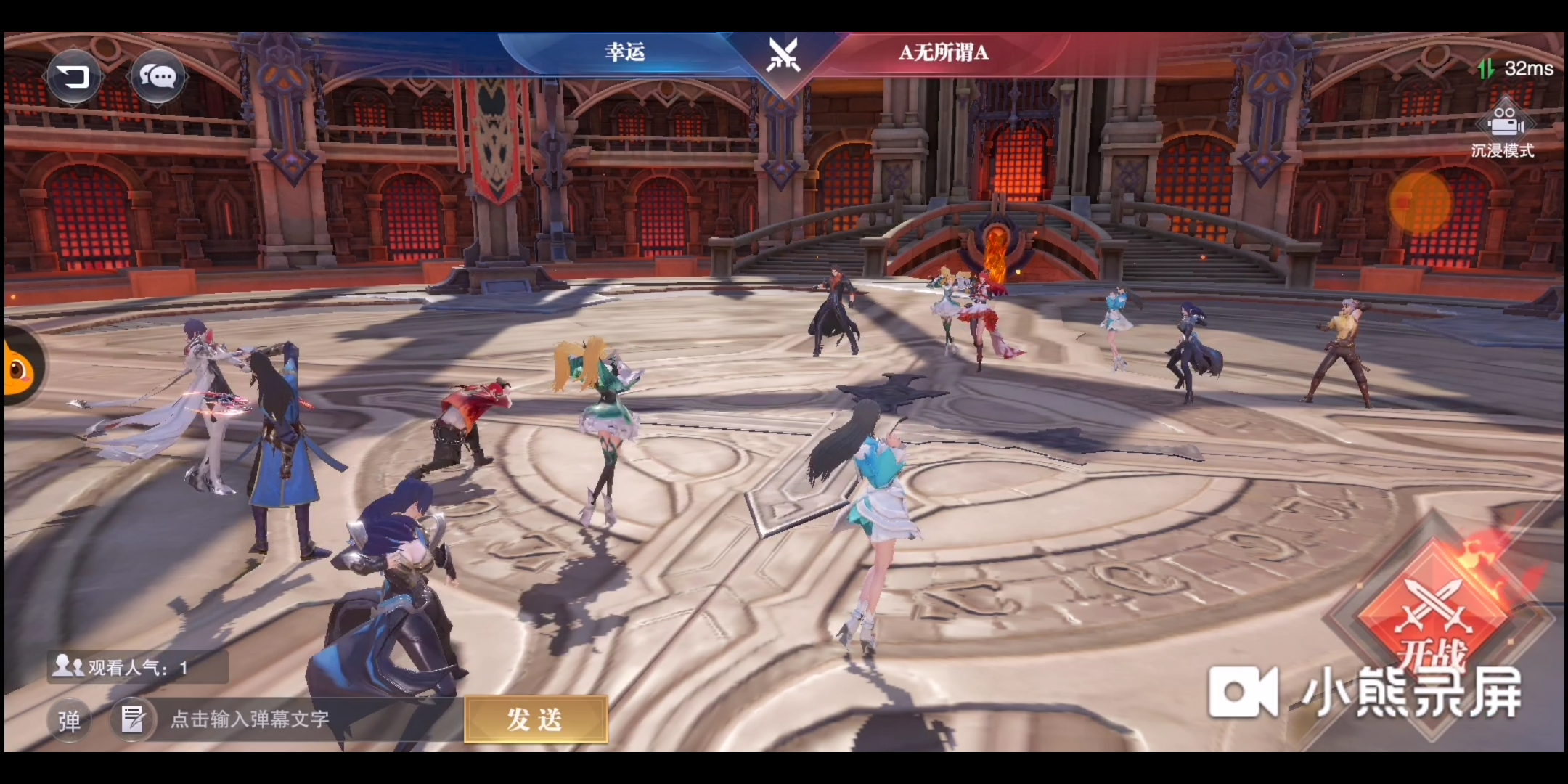Select the blue team name 幸运

coord(624,52)
